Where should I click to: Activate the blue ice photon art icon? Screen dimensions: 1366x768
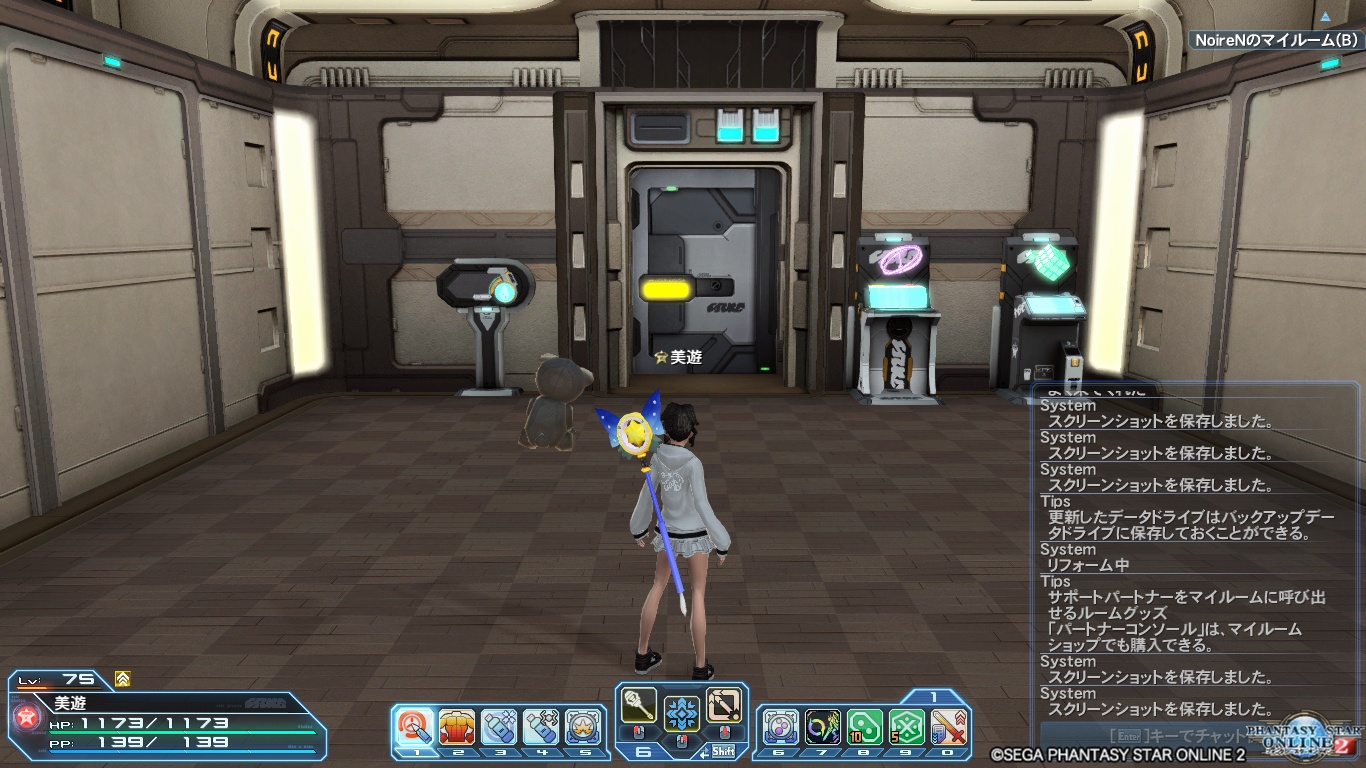680,714
